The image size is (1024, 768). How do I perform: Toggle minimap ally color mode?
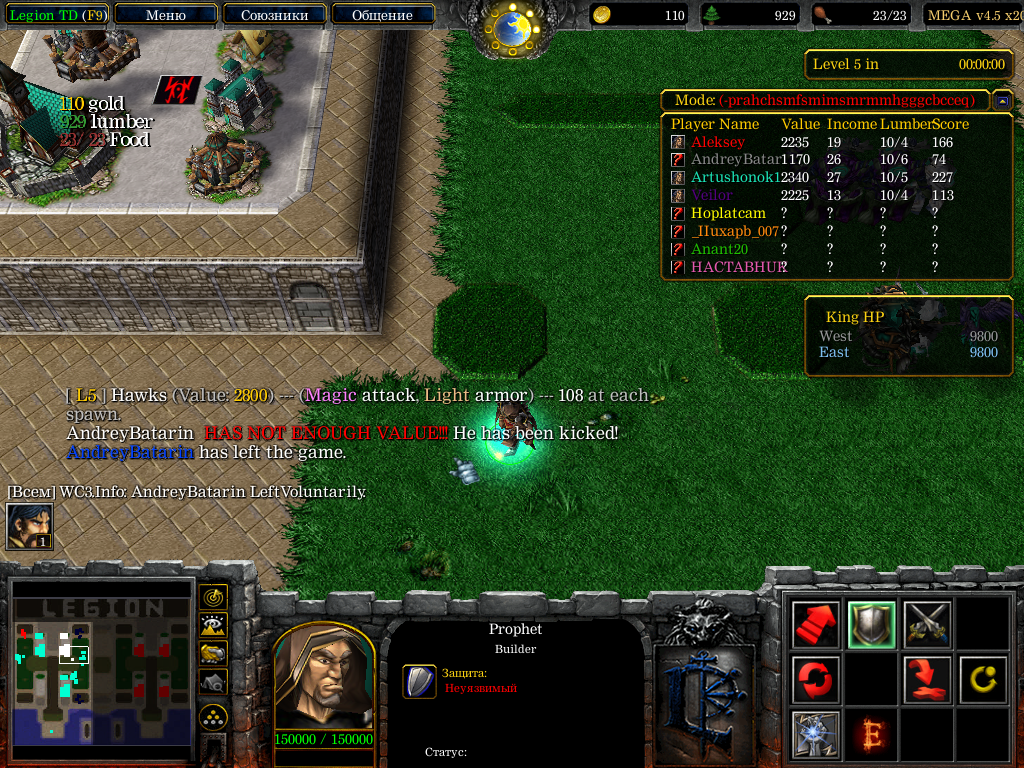click(x=213, y=654)
